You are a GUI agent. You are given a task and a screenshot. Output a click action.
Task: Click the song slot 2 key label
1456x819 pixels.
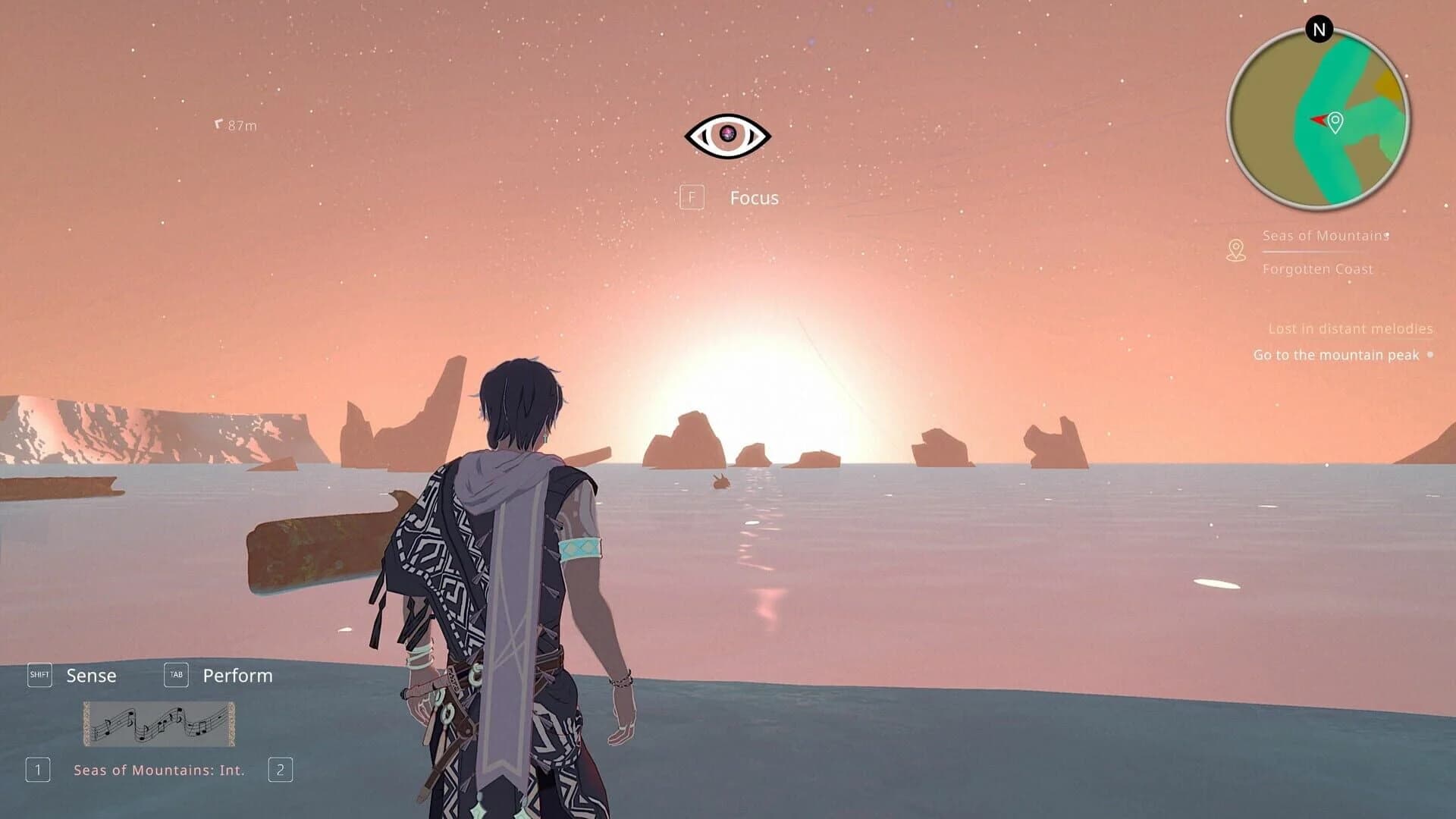[x=281, y=770]
